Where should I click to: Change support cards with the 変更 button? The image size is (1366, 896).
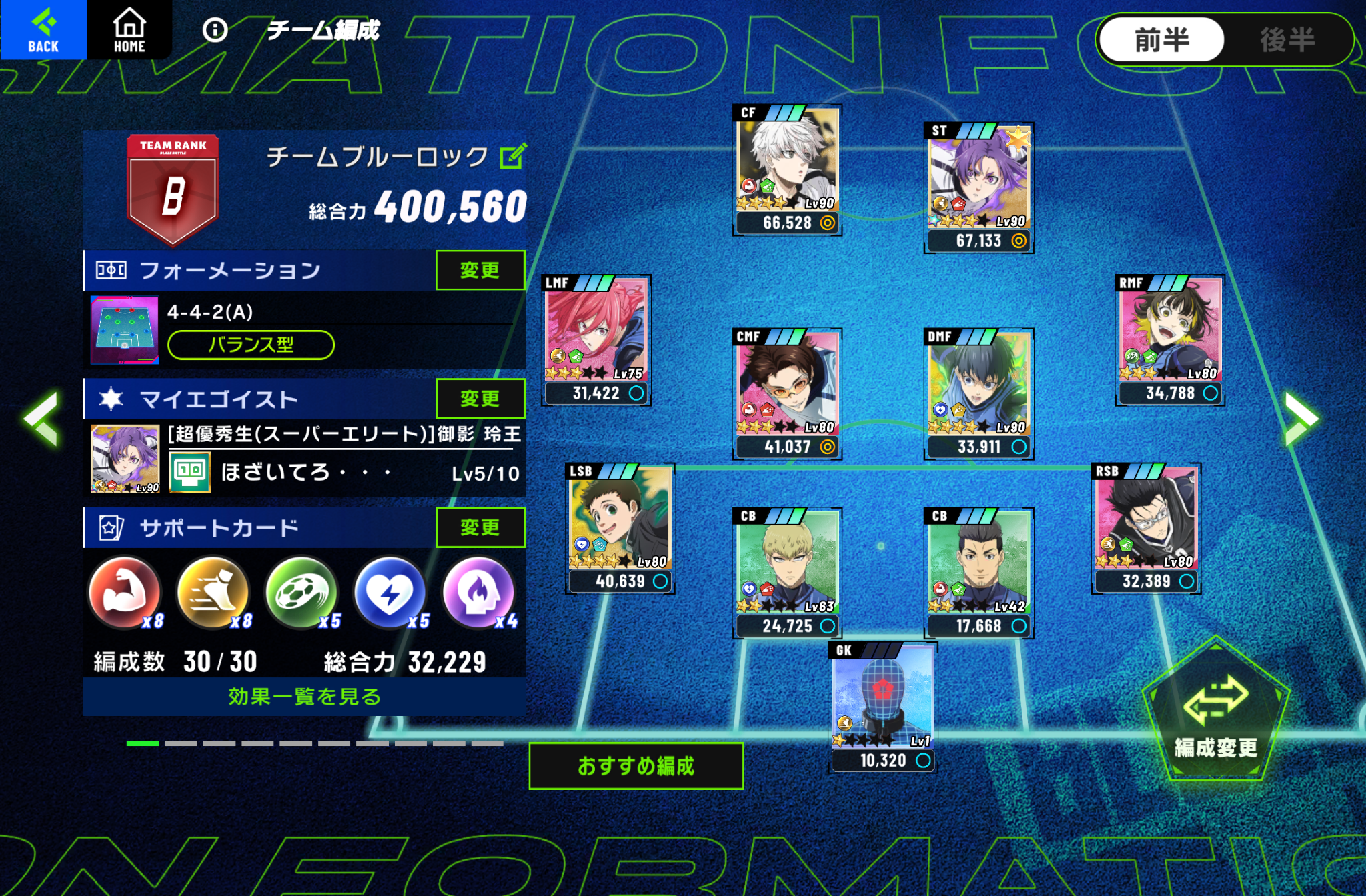point(480,527)
